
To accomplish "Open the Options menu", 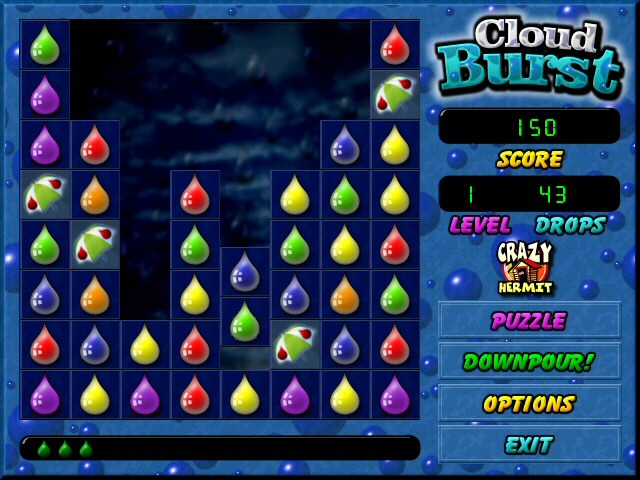I will click(529, 404).
